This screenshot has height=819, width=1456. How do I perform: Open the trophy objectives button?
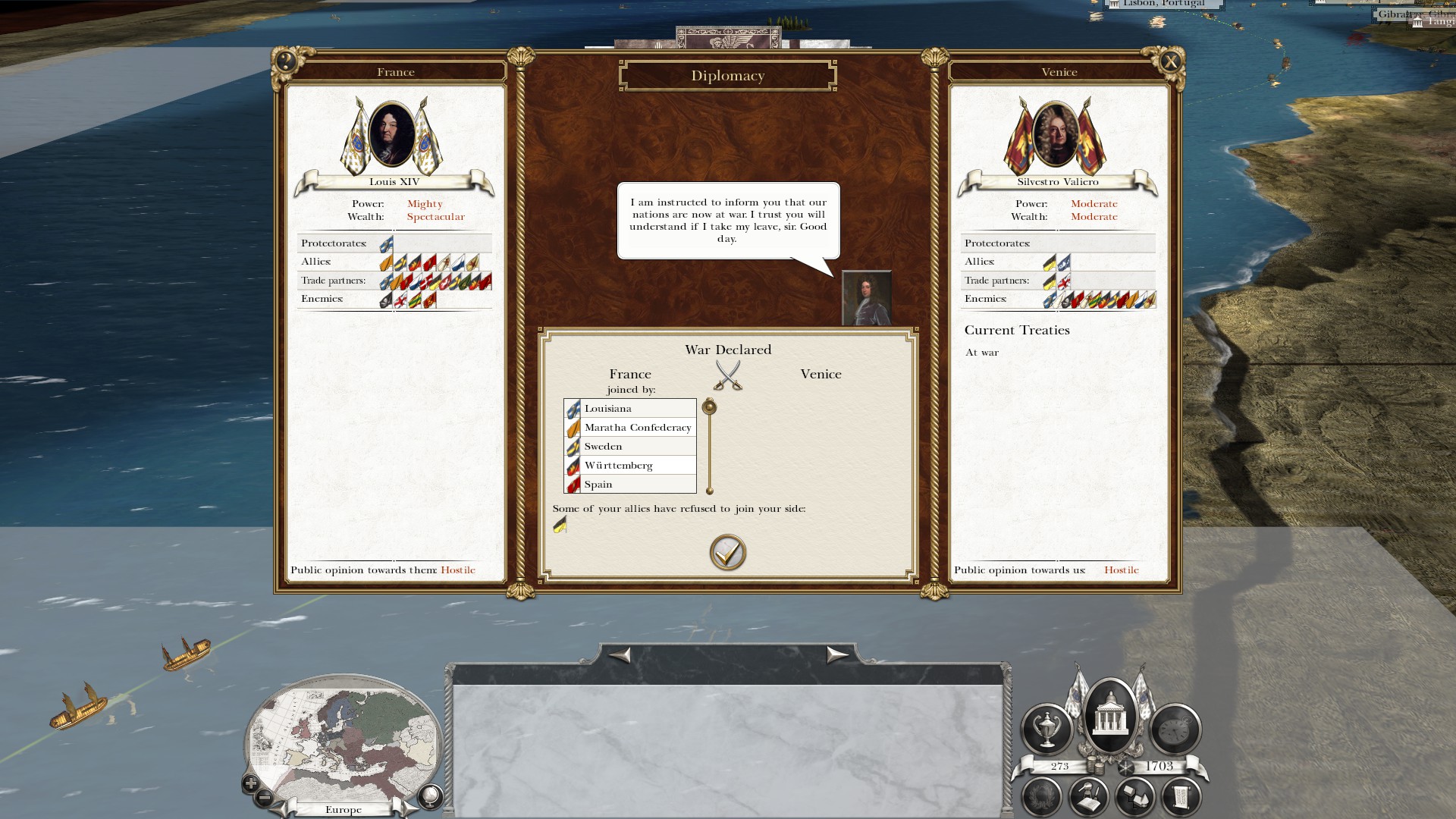tap(1046, 728)
